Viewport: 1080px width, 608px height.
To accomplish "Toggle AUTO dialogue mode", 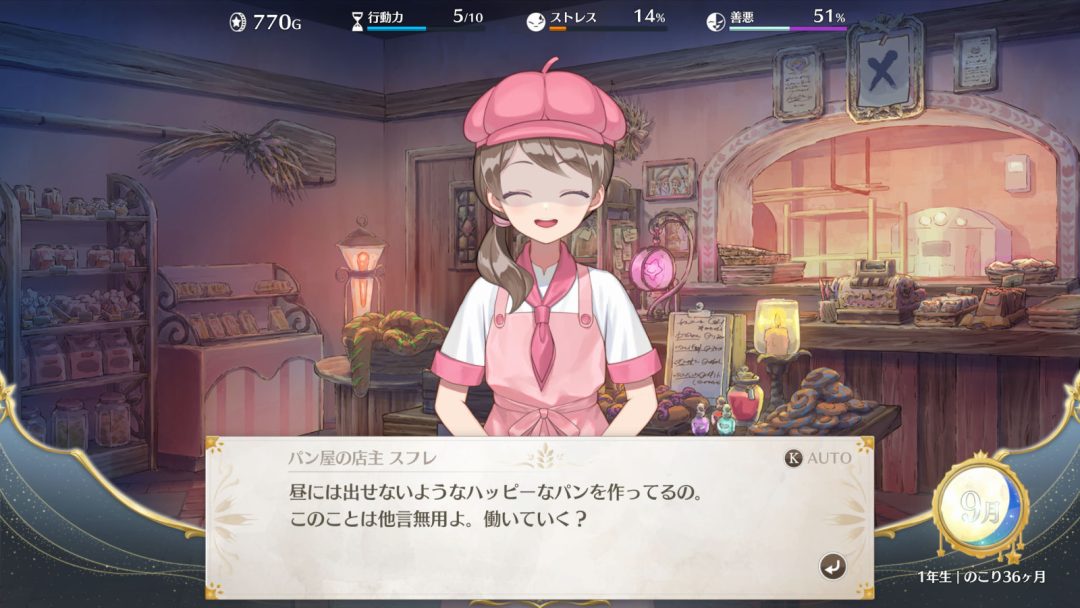I will tap(819, 458).
